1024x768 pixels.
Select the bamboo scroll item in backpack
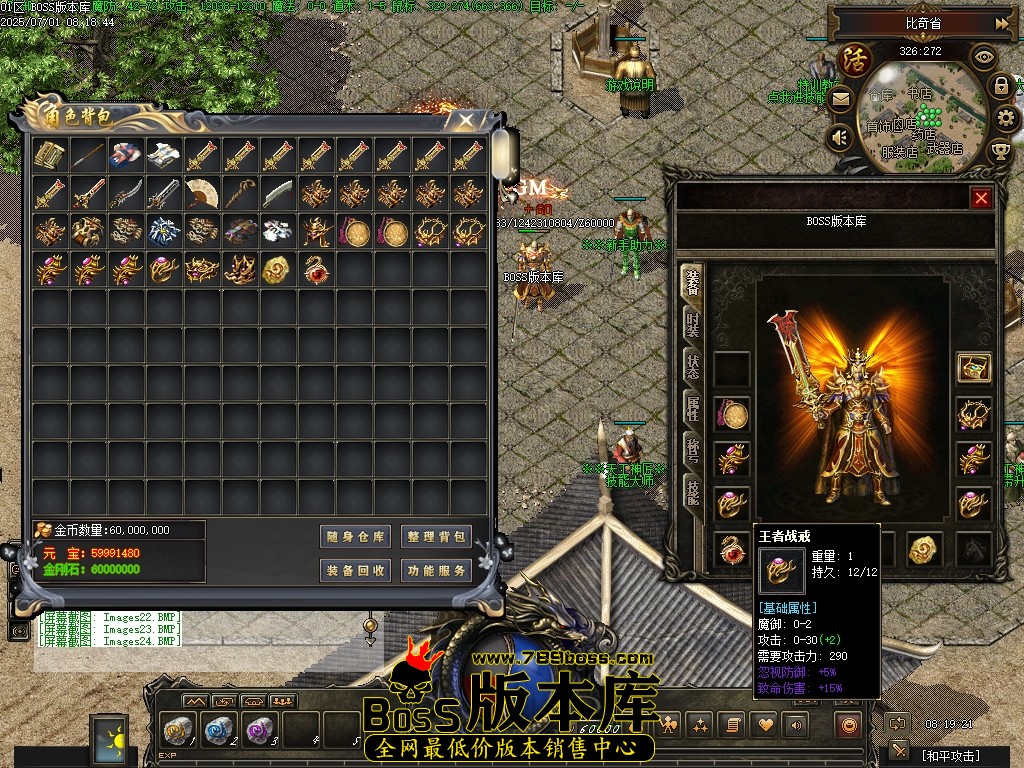[x=49, y=155]
